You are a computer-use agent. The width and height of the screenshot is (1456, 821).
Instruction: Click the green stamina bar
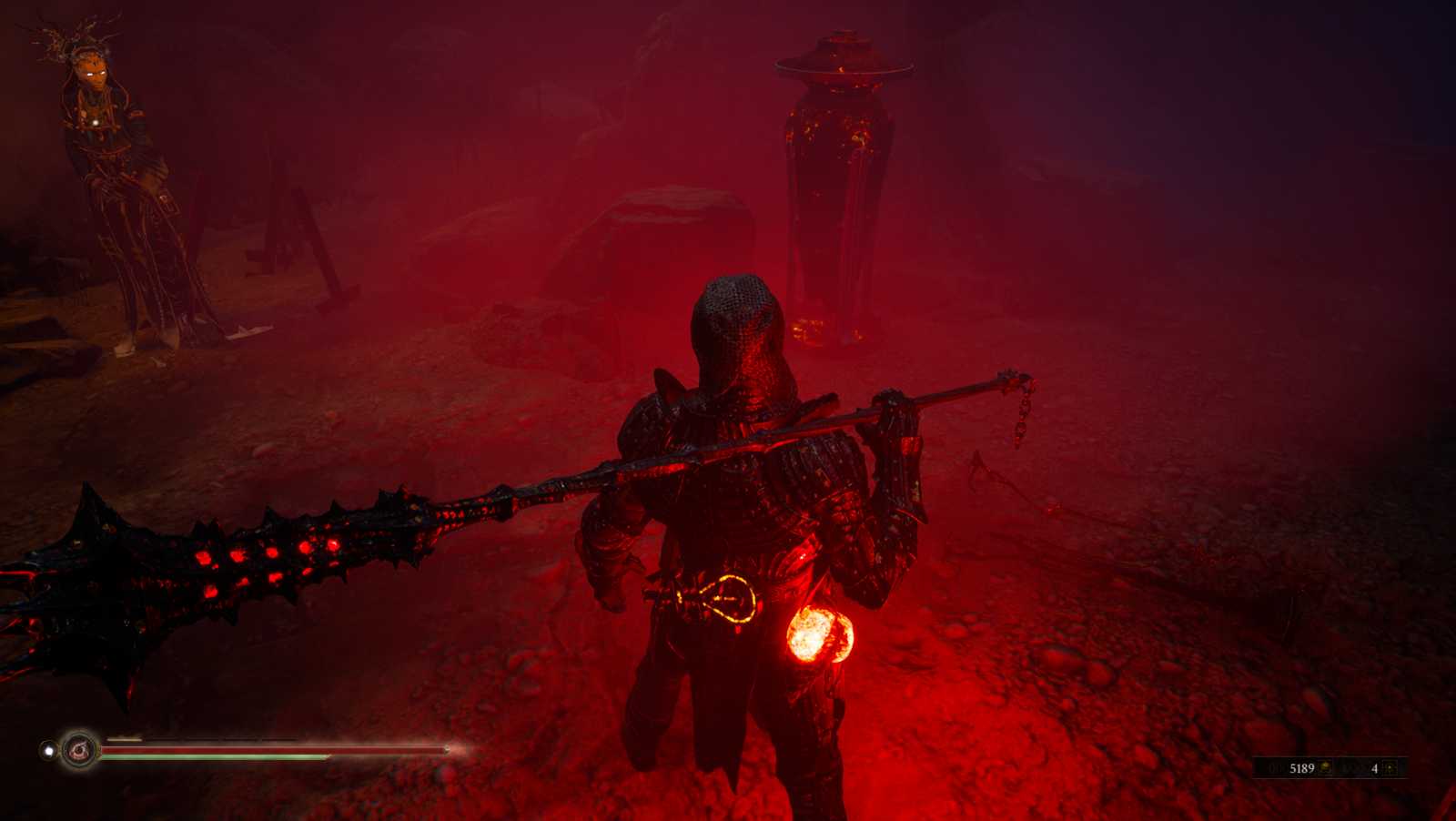[x=209, y=755]
